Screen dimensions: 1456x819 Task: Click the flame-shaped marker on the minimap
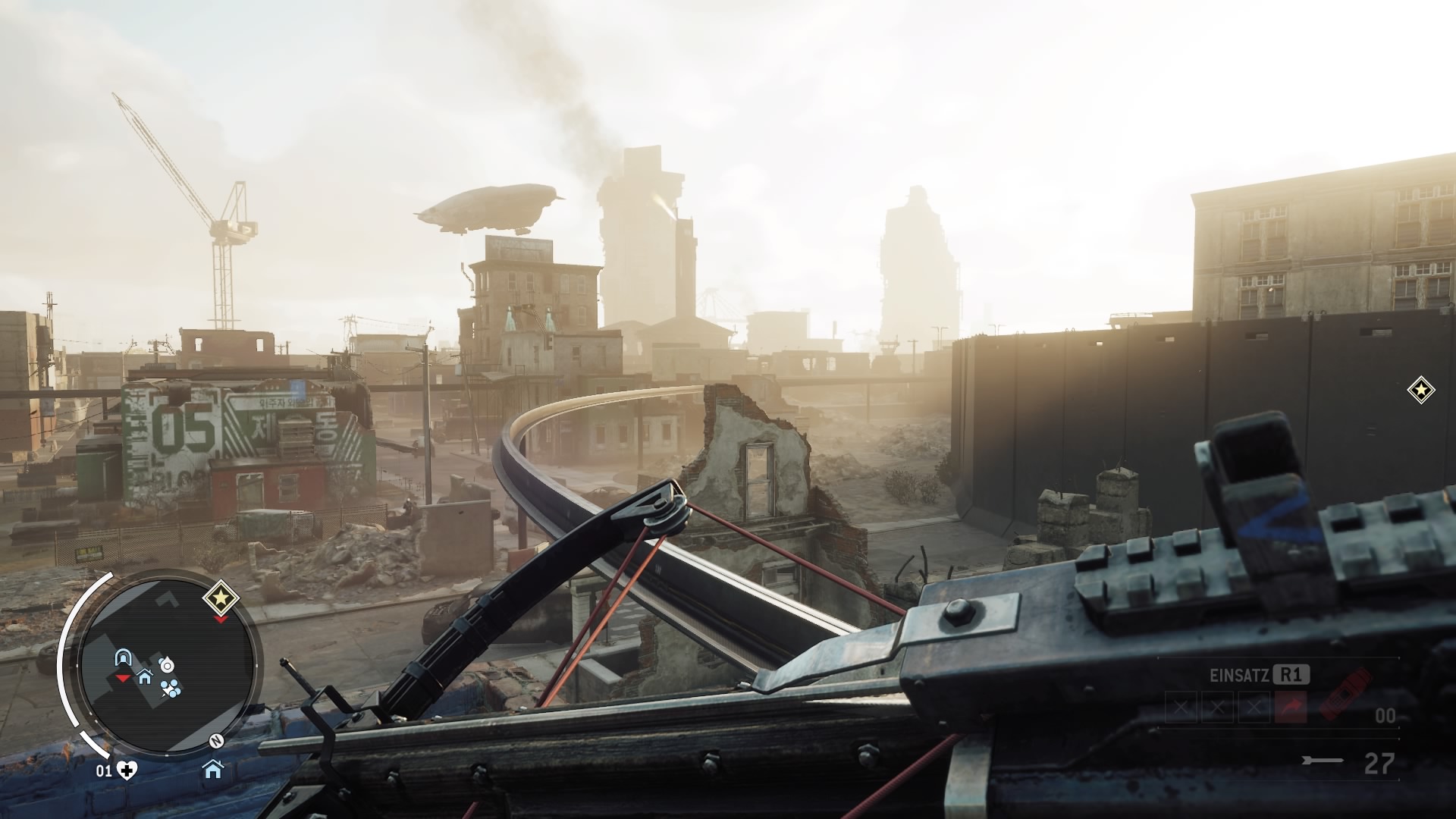click(166, 665)
